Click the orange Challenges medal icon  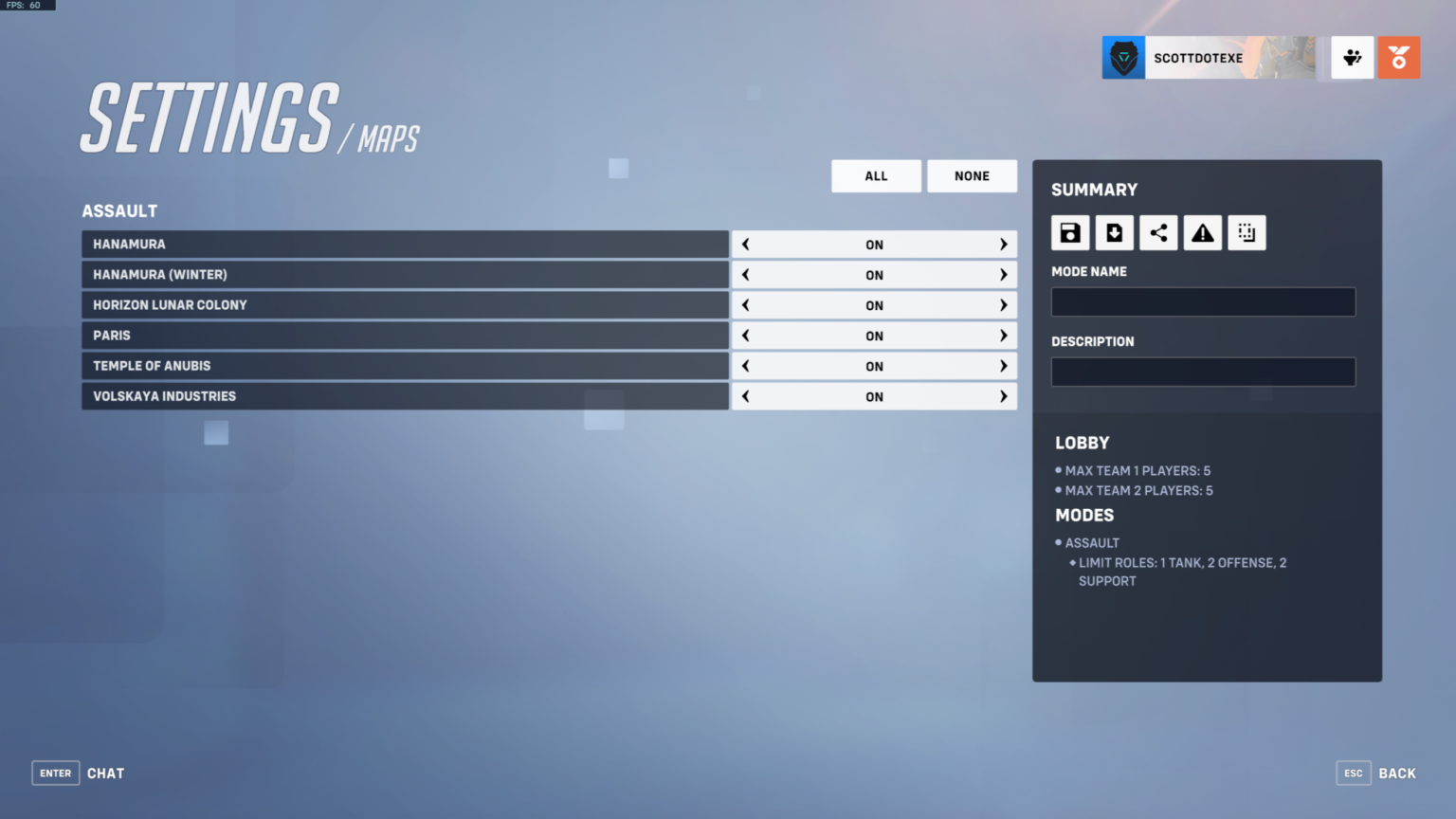[x=1398, y=57]
